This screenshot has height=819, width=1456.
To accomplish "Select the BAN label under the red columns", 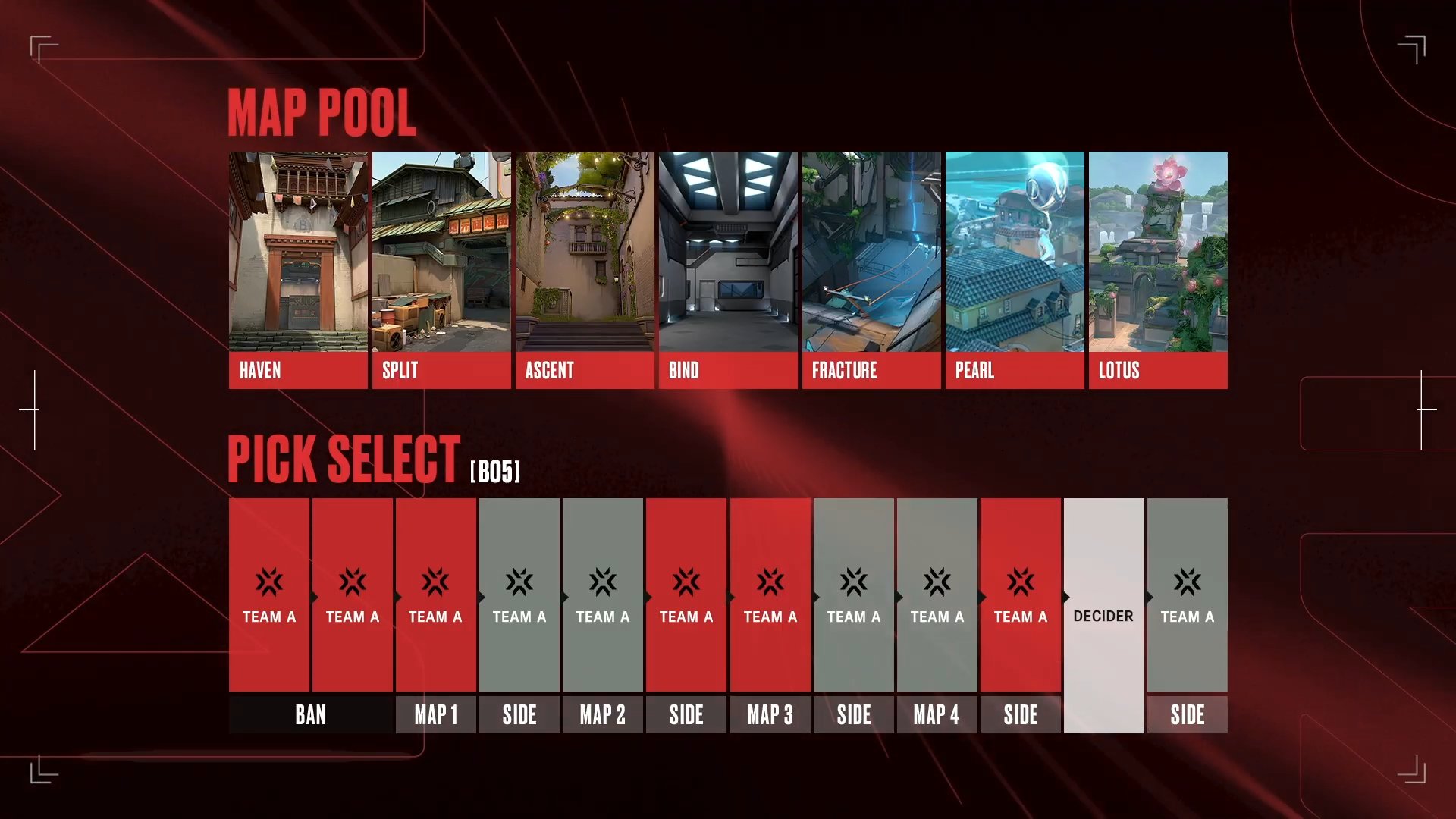I will click(311, 714).
